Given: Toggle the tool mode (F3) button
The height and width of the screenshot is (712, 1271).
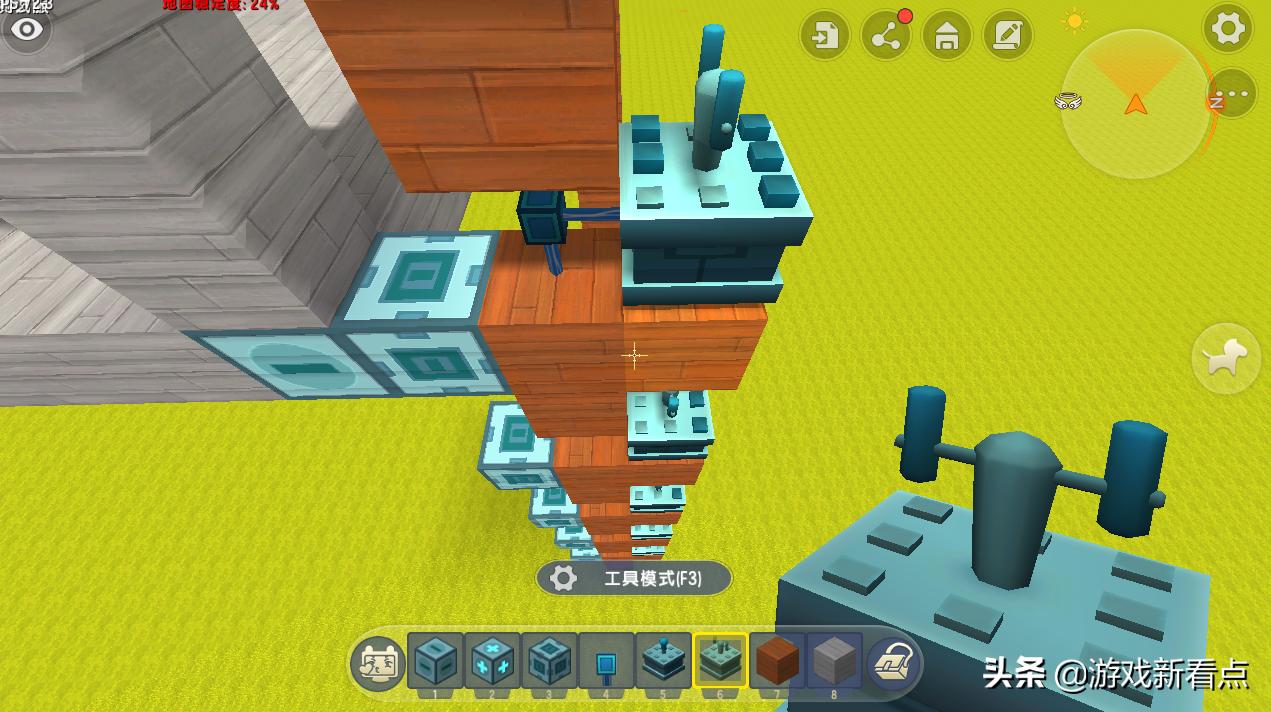Looking at the screenshot, I should tap(634, 578).
